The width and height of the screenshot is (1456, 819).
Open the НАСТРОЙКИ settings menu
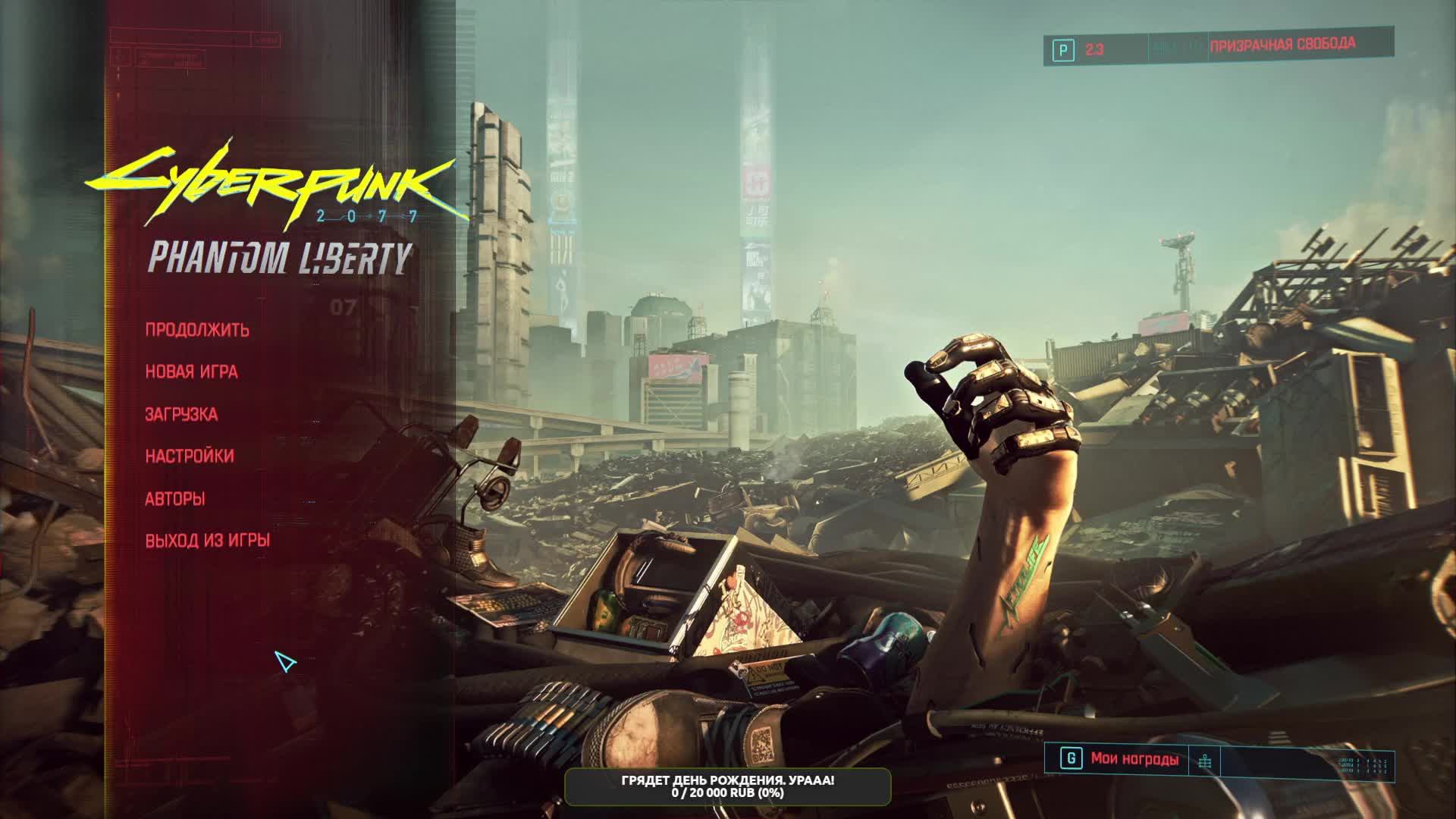coord(190,457)
